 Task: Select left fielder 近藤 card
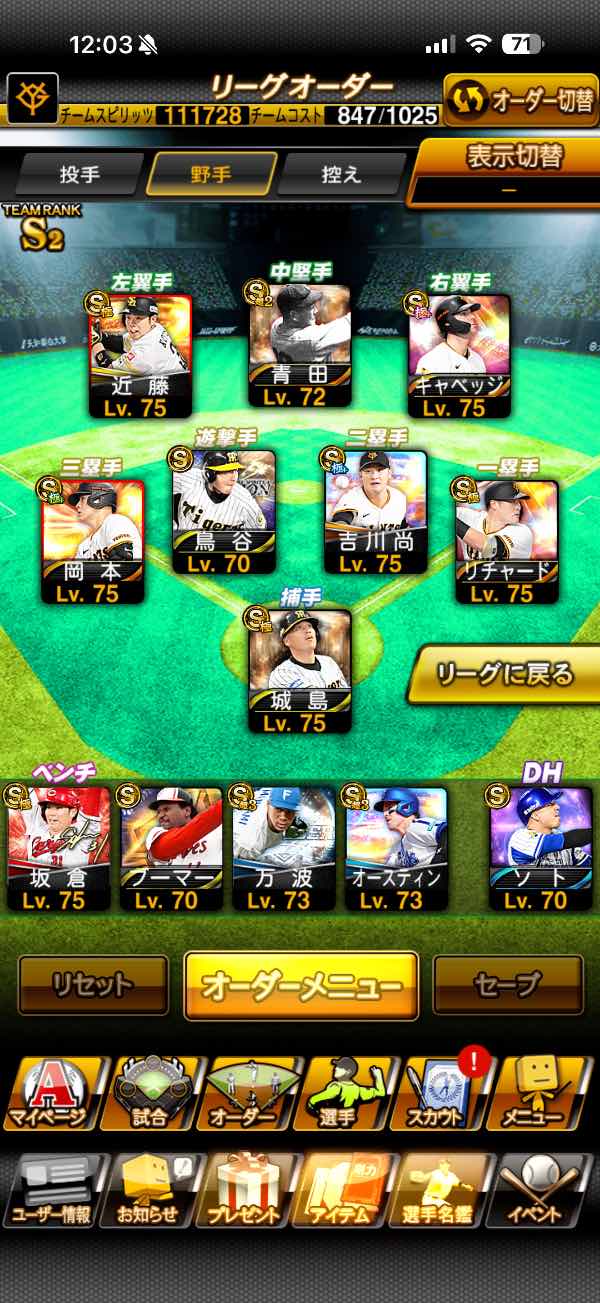[x=139, y=357]
